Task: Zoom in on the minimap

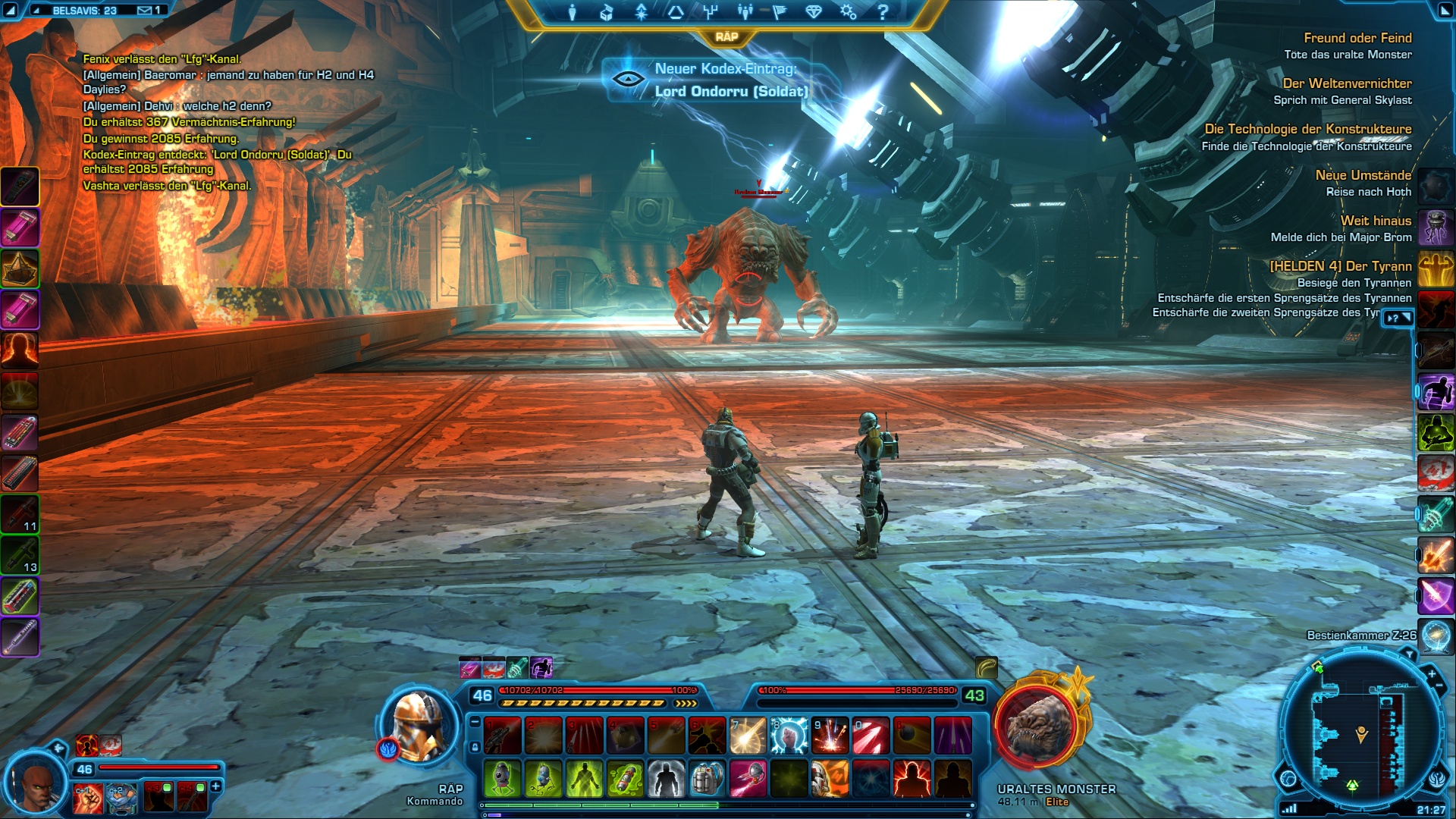Action: pos(1432,673)
